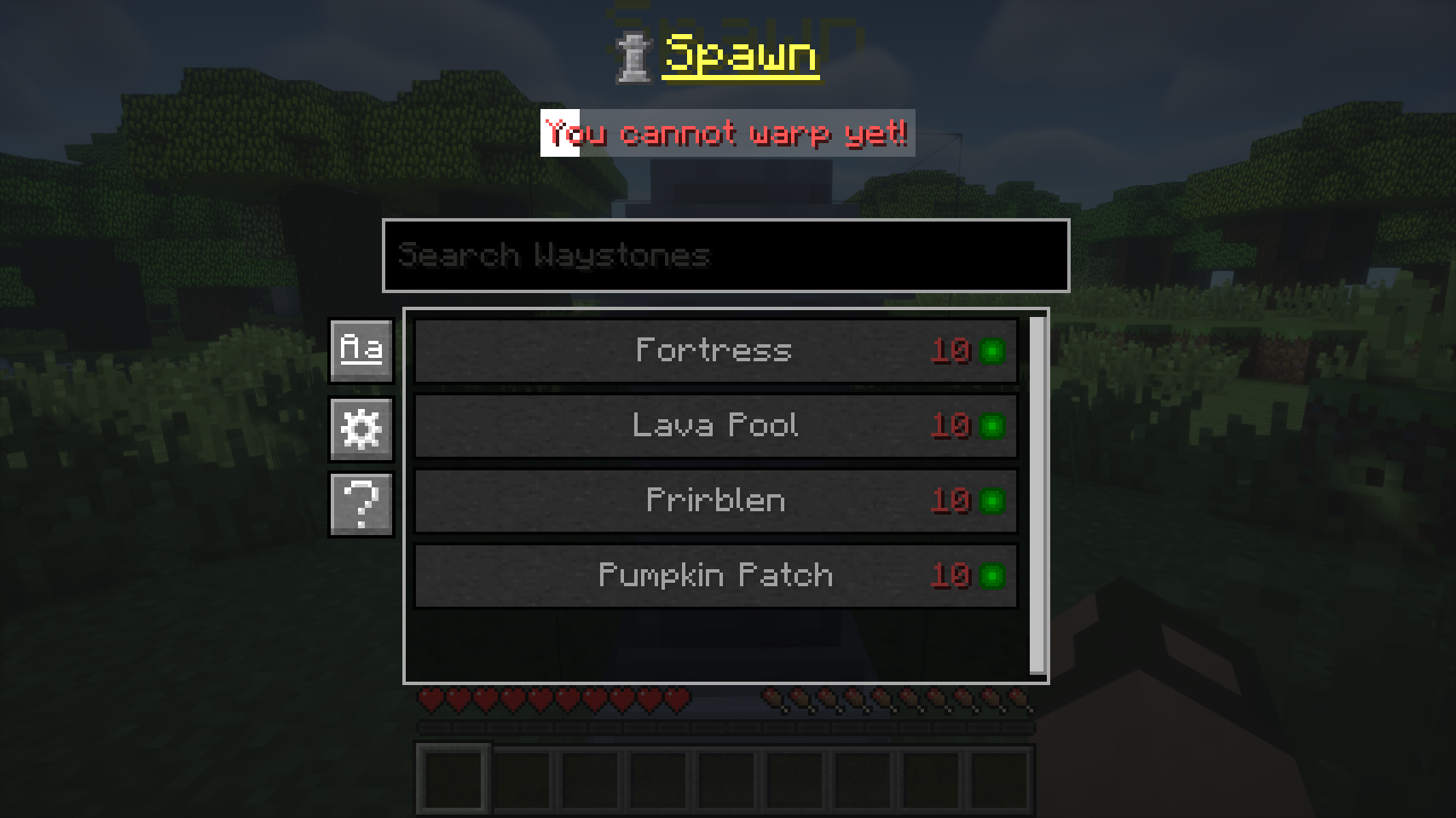Teleport to the Pumpkin Patch waystone
The width and height of the screenshot is (1456, 818).
pyautogui.click(x=714, y=575)
